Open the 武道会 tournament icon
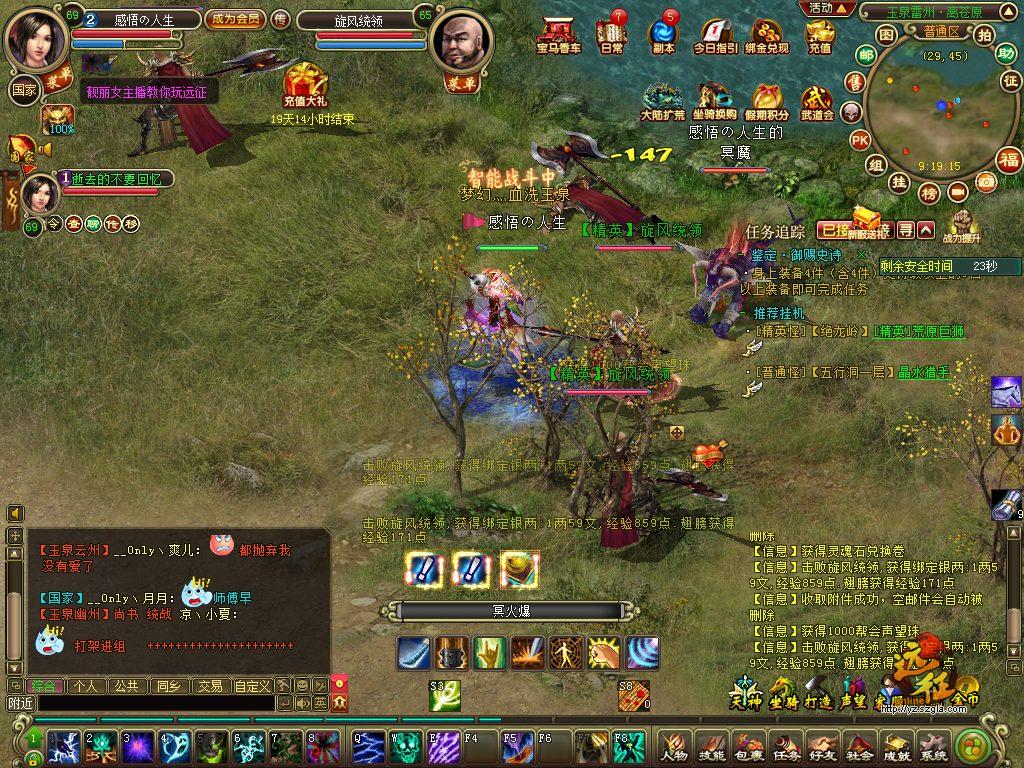Viewport: 1024px width, 768px height. point(817,102)
